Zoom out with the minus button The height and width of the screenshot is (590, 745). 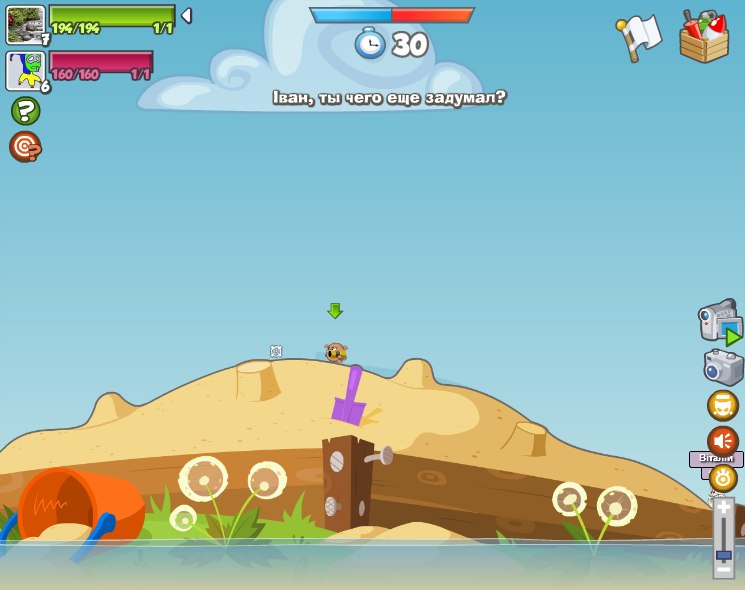[723, 568]
